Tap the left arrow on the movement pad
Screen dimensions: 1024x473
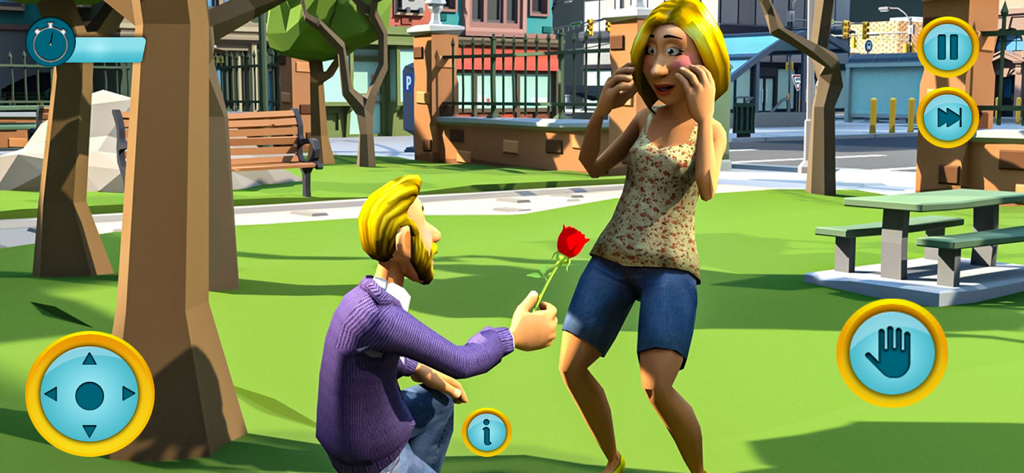click(x=51, y=394)
